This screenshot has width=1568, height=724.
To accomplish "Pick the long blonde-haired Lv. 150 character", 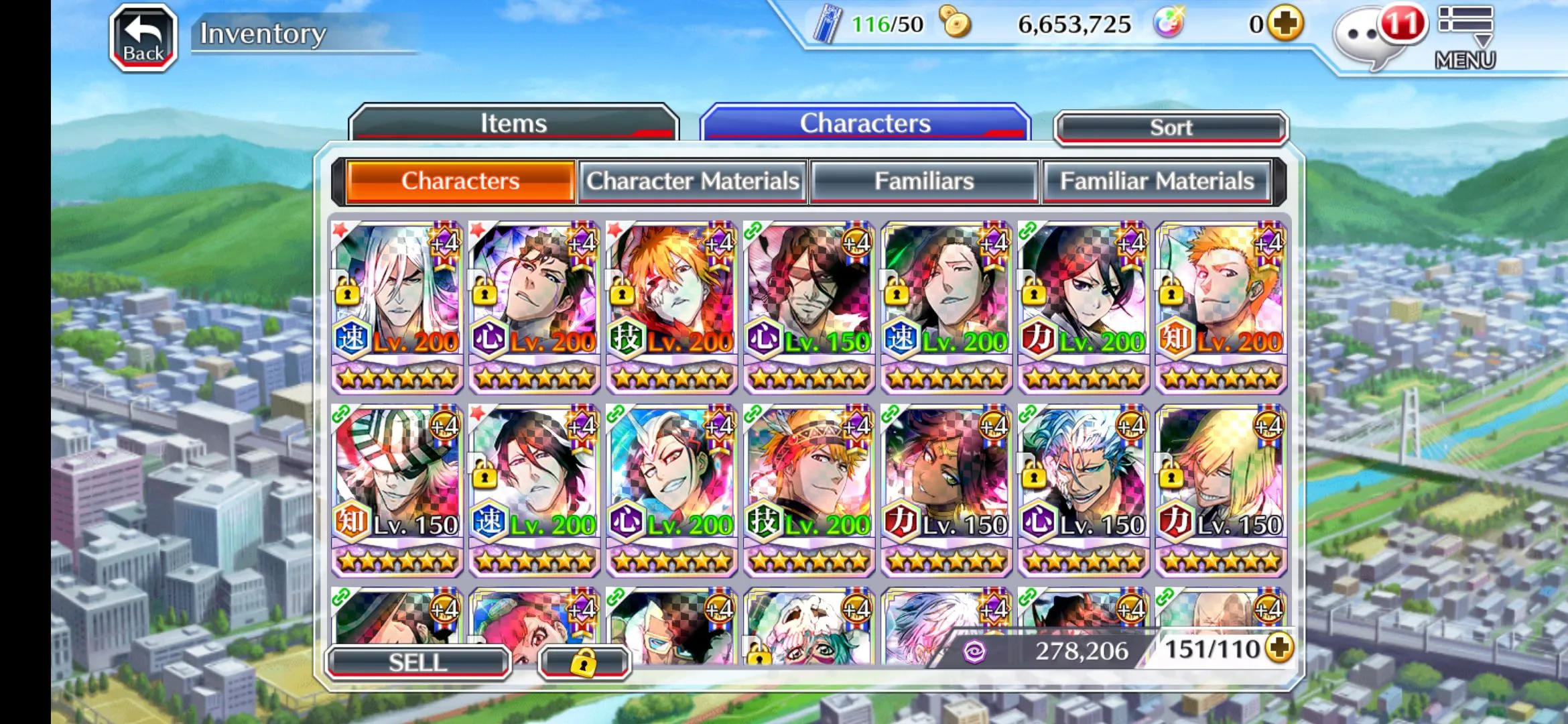I will click(1221, 489).
